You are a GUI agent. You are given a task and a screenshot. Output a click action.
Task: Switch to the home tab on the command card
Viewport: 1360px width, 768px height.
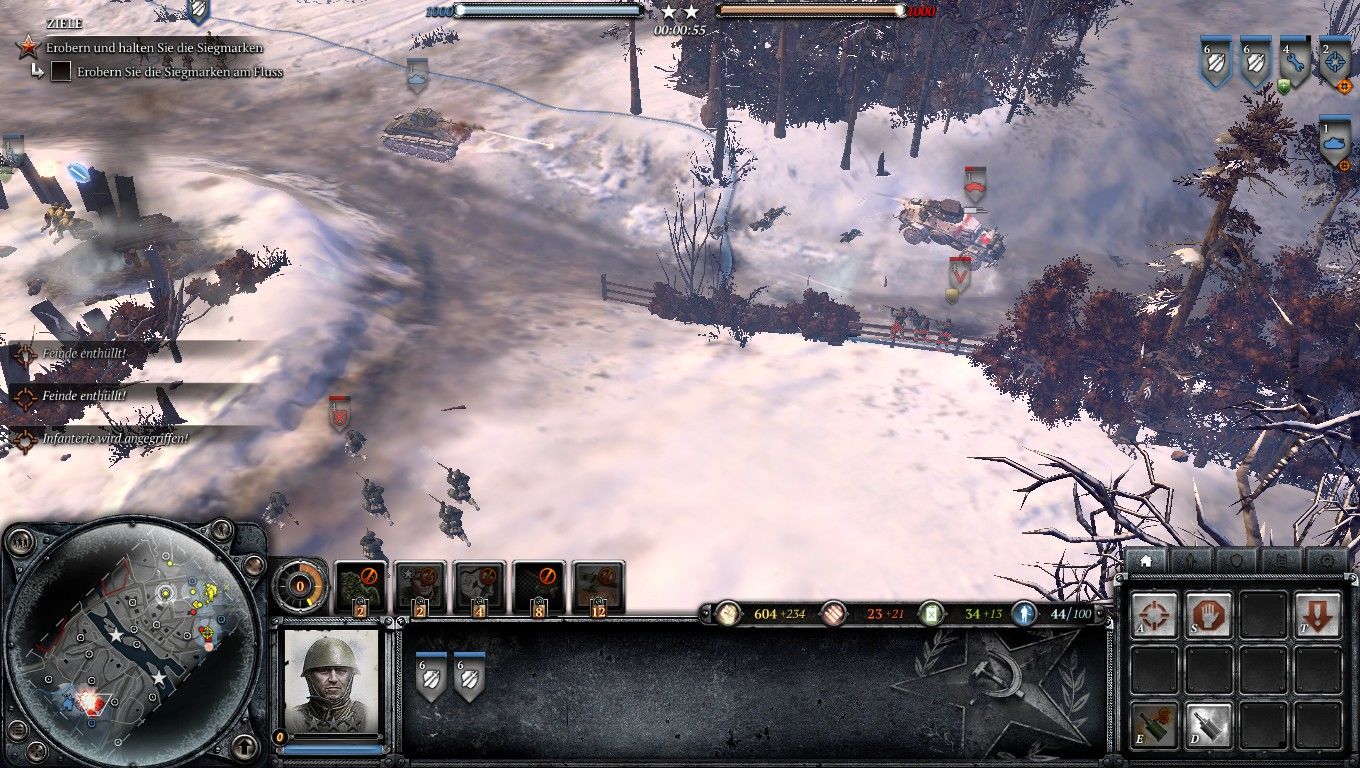(x=1147, y=561)
